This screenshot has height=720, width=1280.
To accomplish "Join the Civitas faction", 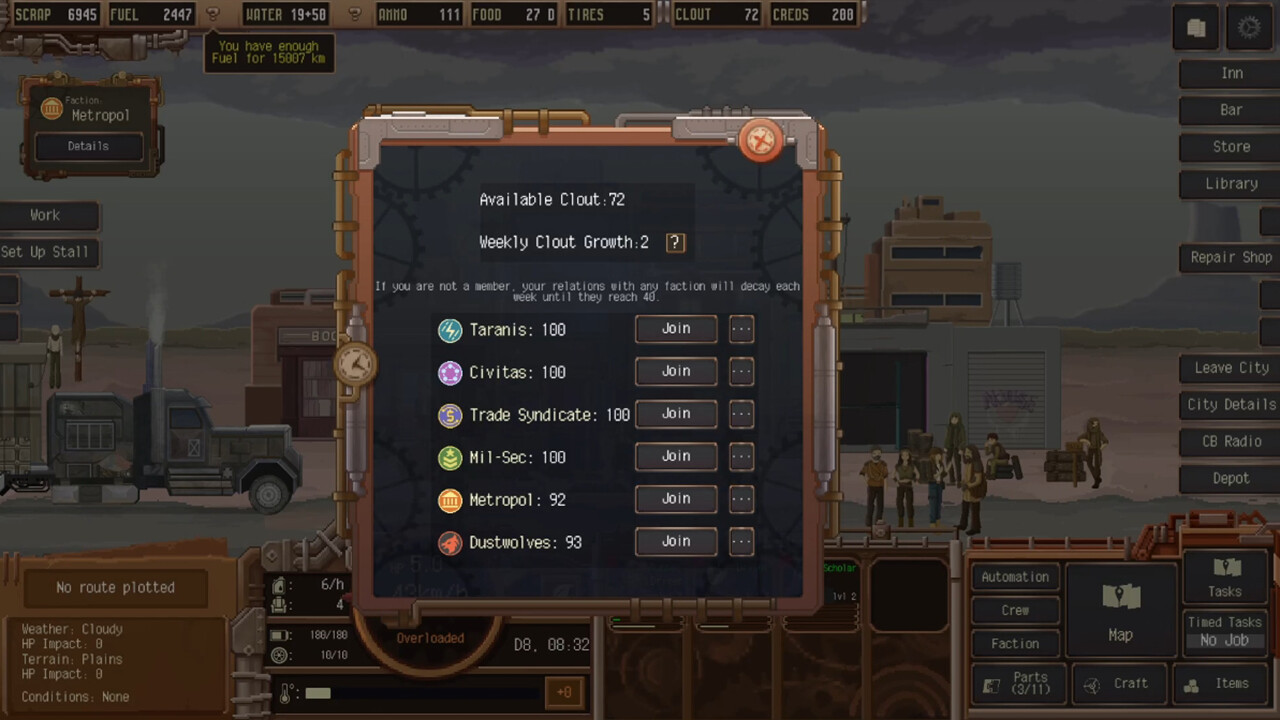I will click(676, 371).
